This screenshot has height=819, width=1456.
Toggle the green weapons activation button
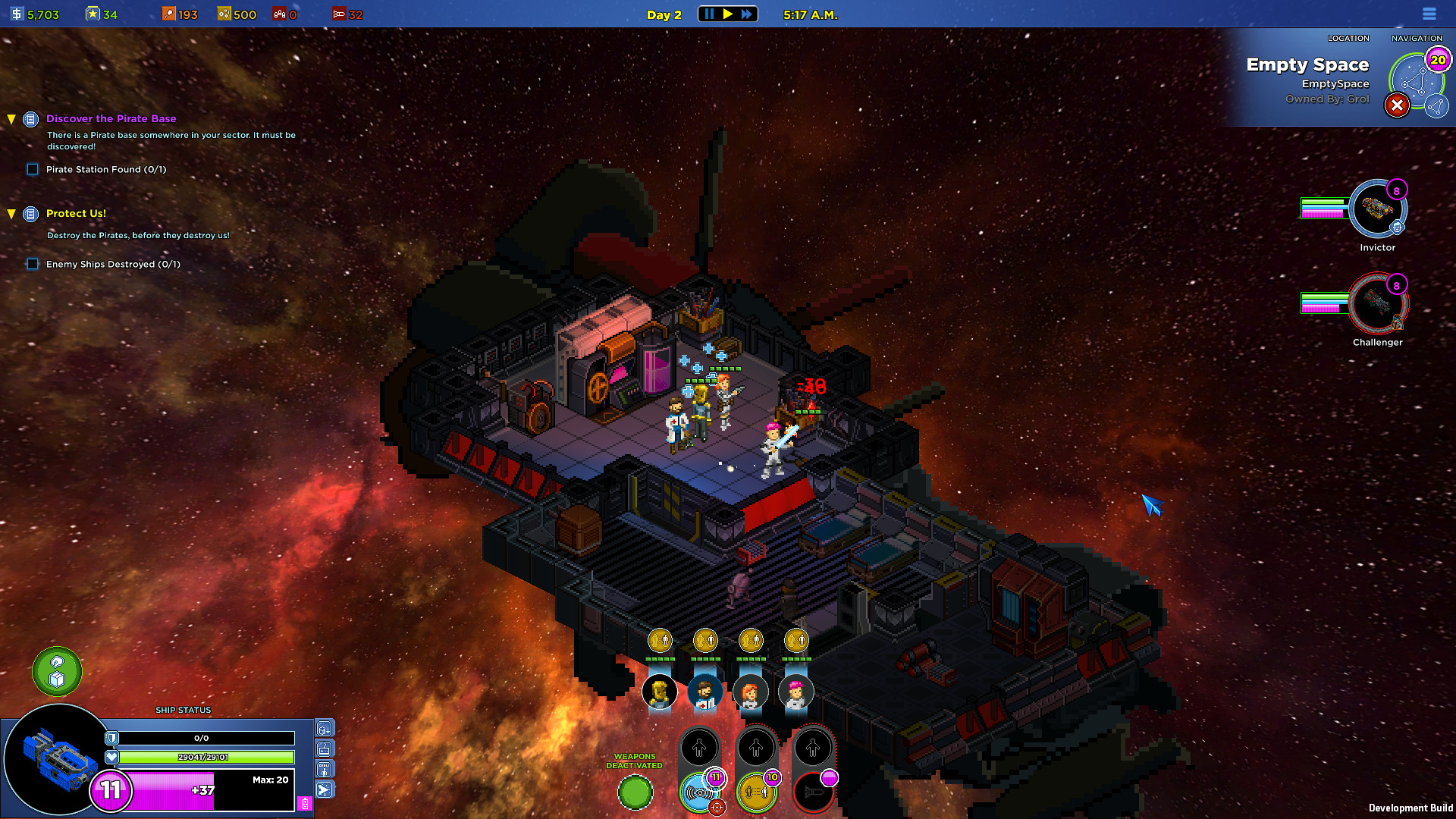pyautogui.click(x=635, y=793)
